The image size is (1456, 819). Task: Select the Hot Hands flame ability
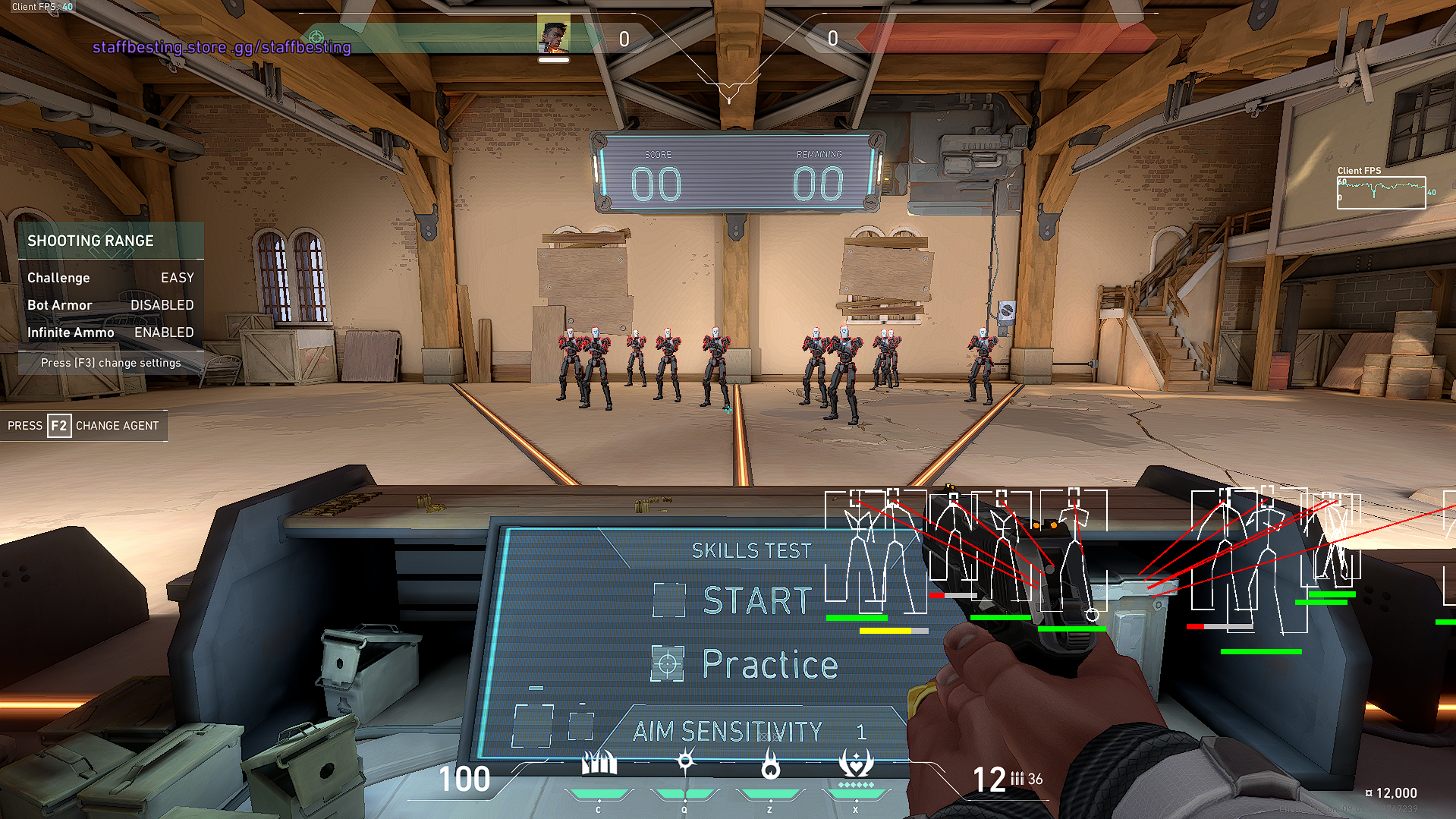click(x=770, y=767)
